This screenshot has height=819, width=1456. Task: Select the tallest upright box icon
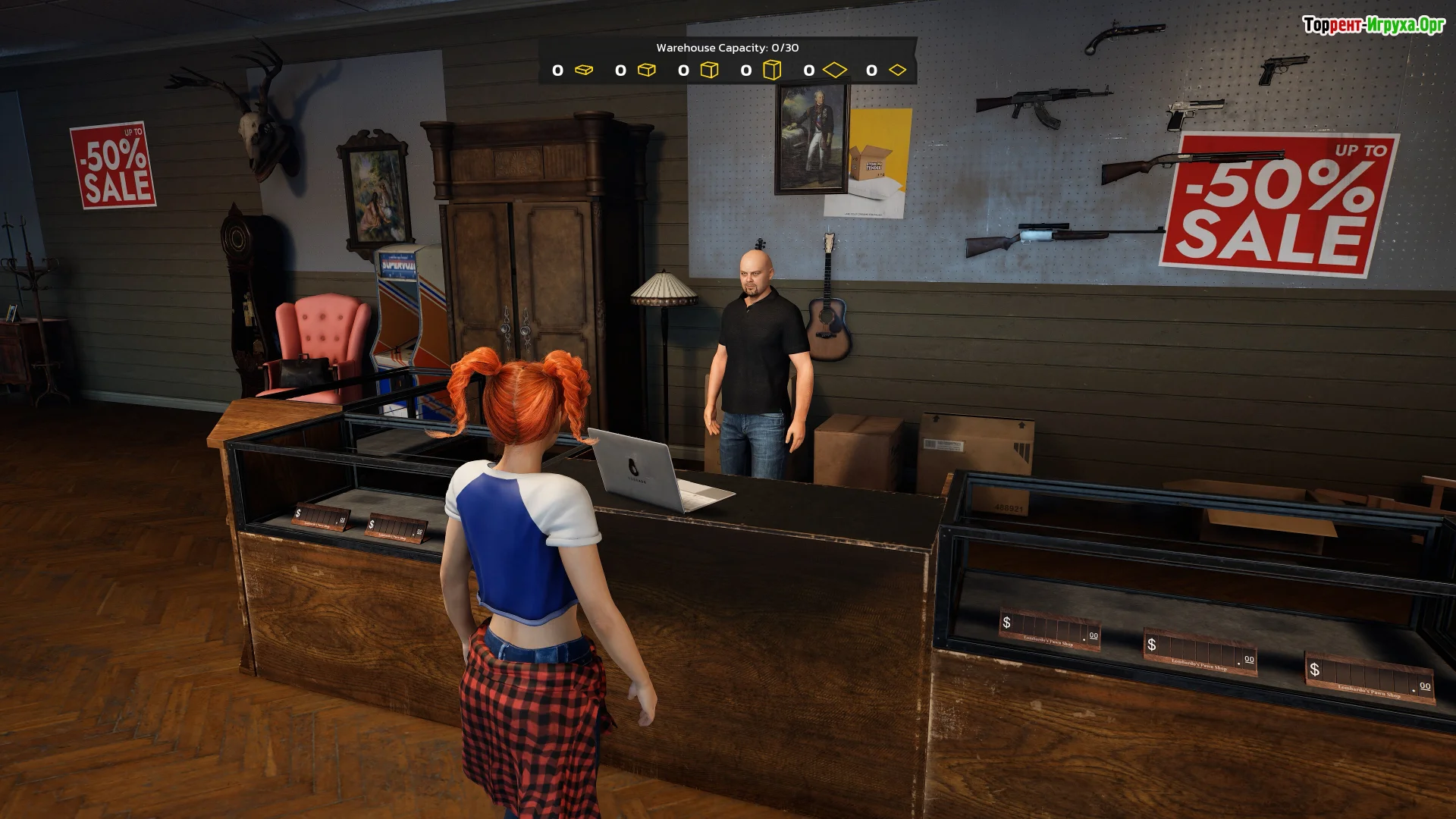771,70
